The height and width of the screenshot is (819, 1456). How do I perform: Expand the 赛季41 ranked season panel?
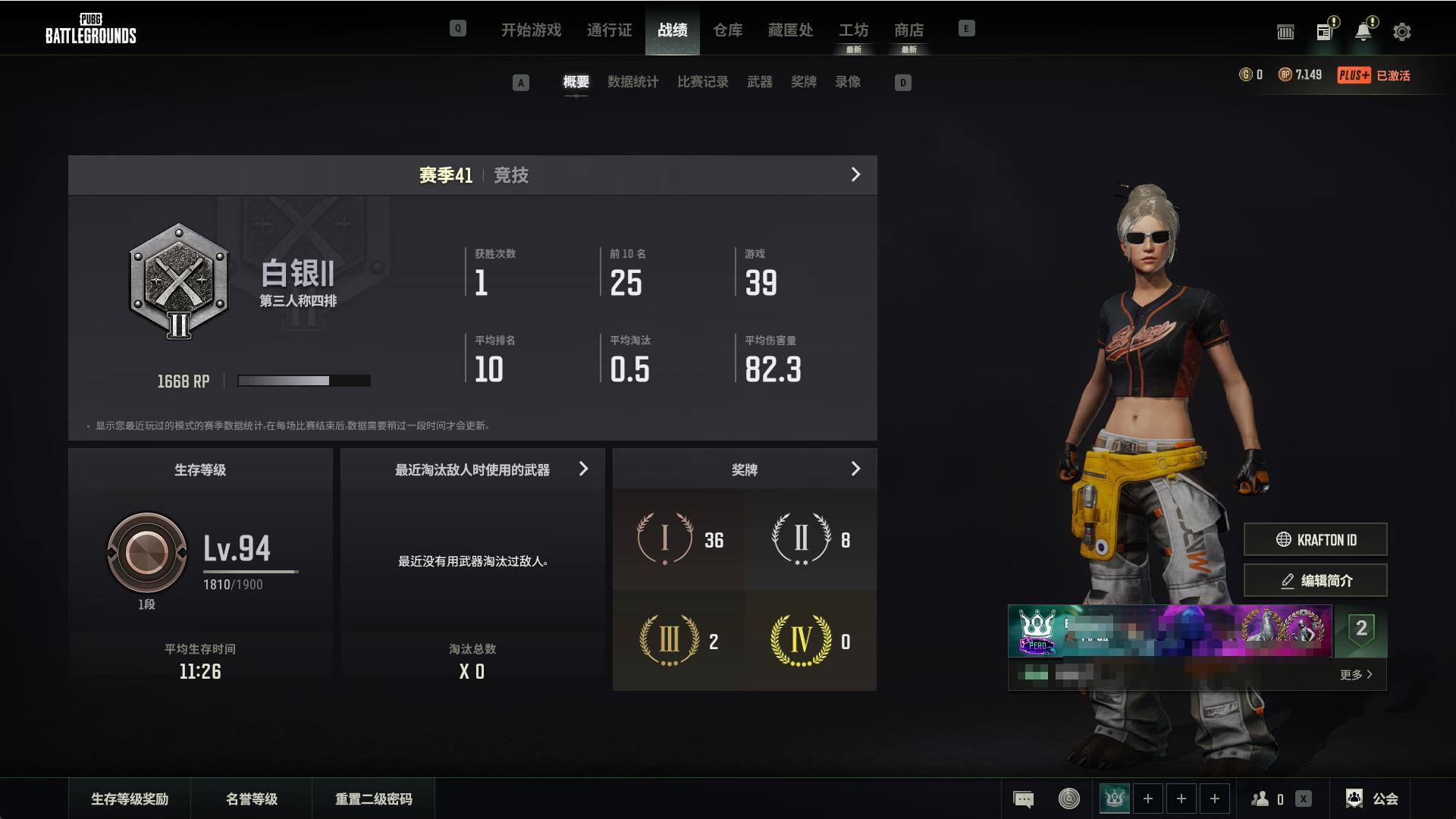[855, 175]
